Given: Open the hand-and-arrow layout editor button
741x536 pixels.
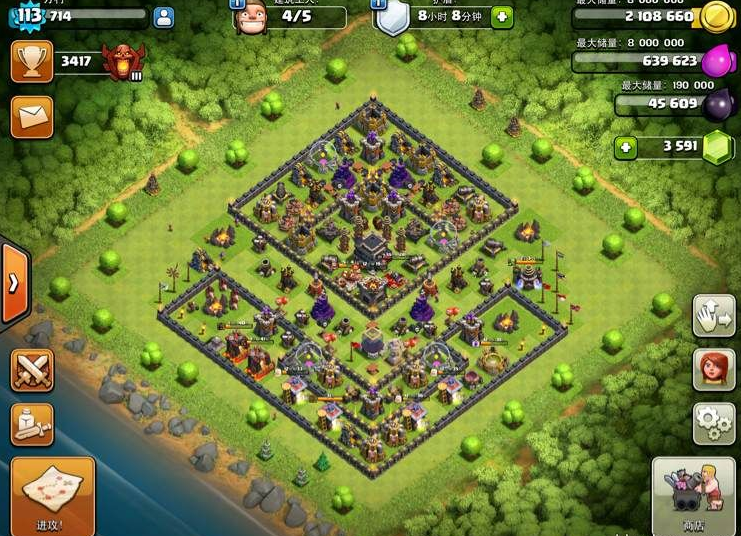Looking at the screenshot, I should click(x=713, y=316).
